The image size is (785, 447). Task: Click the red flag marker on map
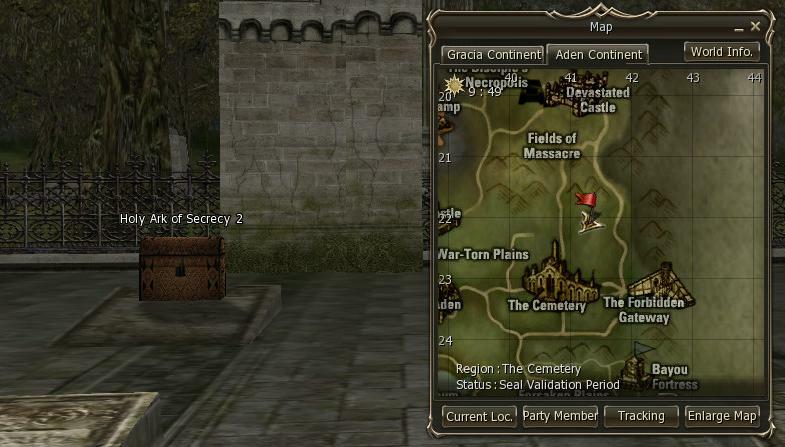pos(586,200)
